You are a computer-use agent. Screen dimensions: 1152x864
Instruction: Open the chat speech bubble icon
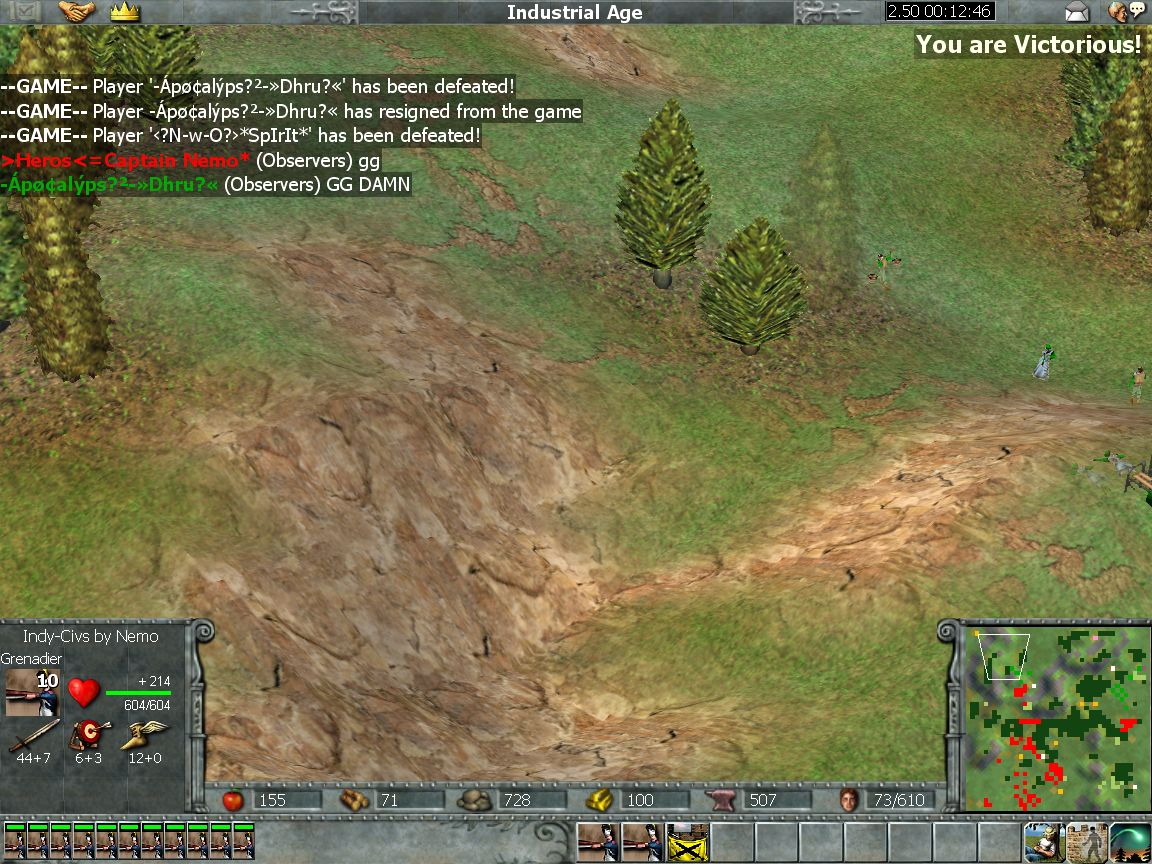[x=1126, y=12]
